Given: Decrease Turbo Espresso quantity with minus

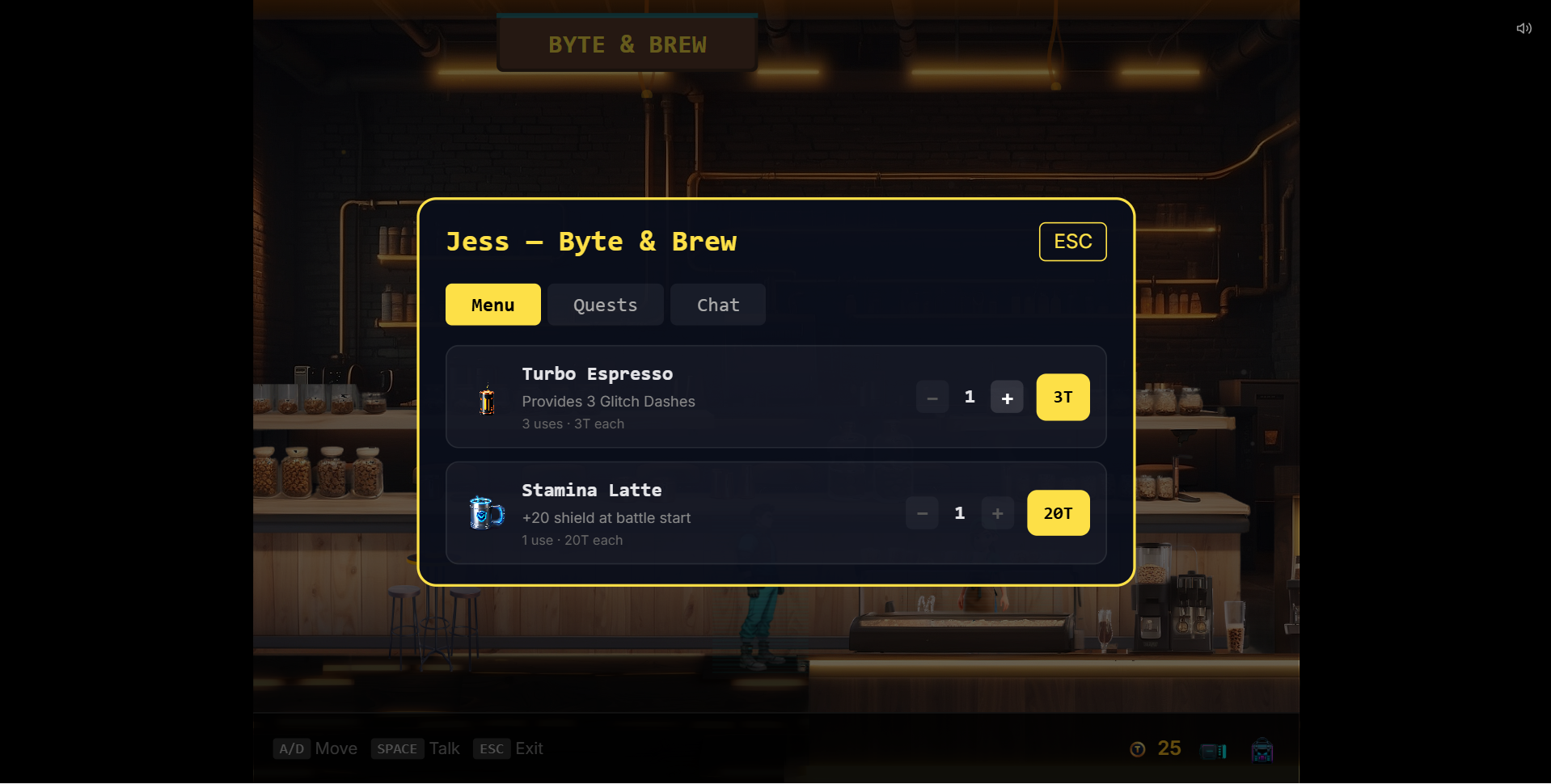Looking at the screenshot, I should point(932,397).
